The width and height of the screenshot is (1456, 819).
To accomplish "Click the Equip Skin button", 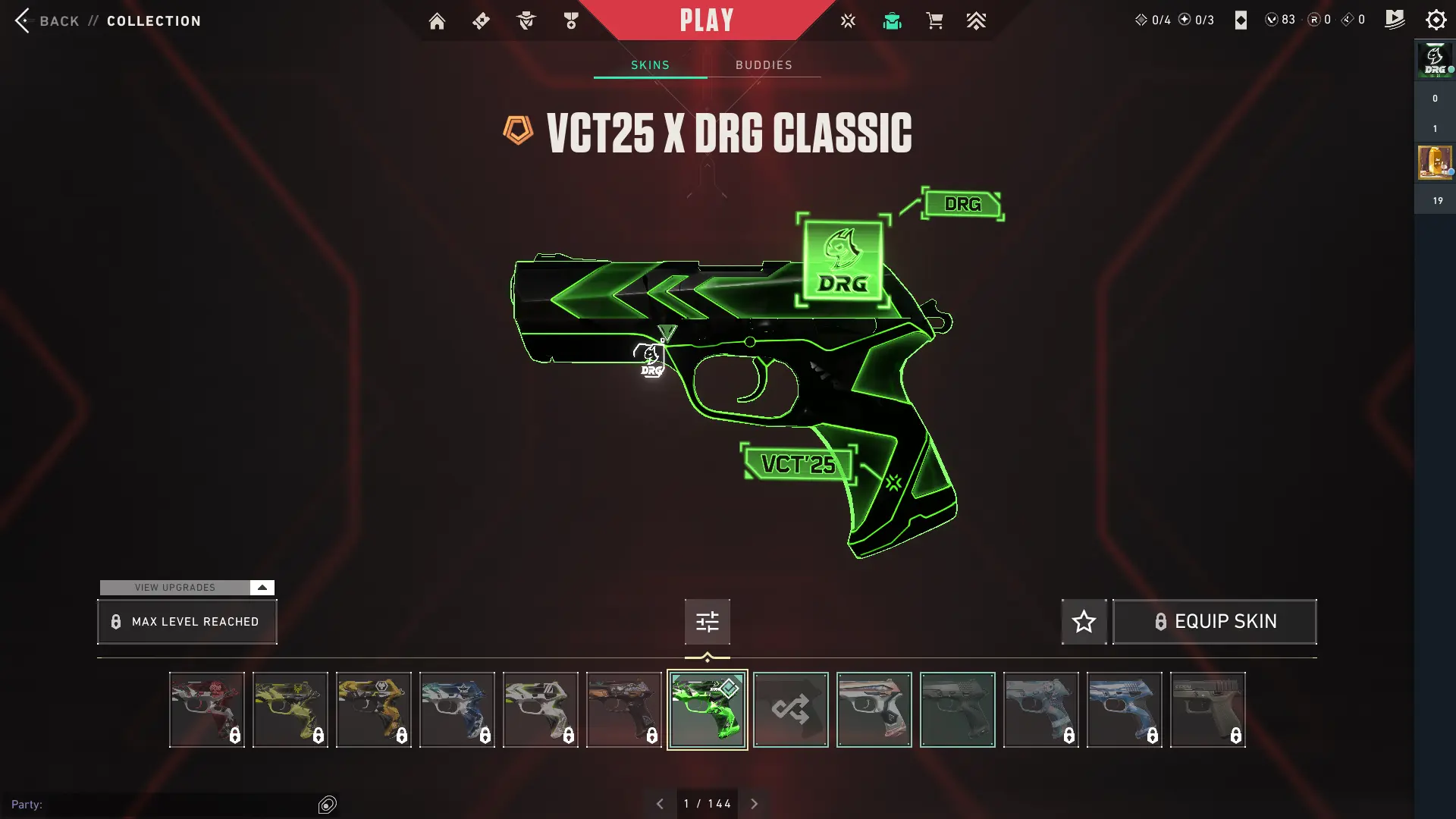I will (x=1214, y=622).
